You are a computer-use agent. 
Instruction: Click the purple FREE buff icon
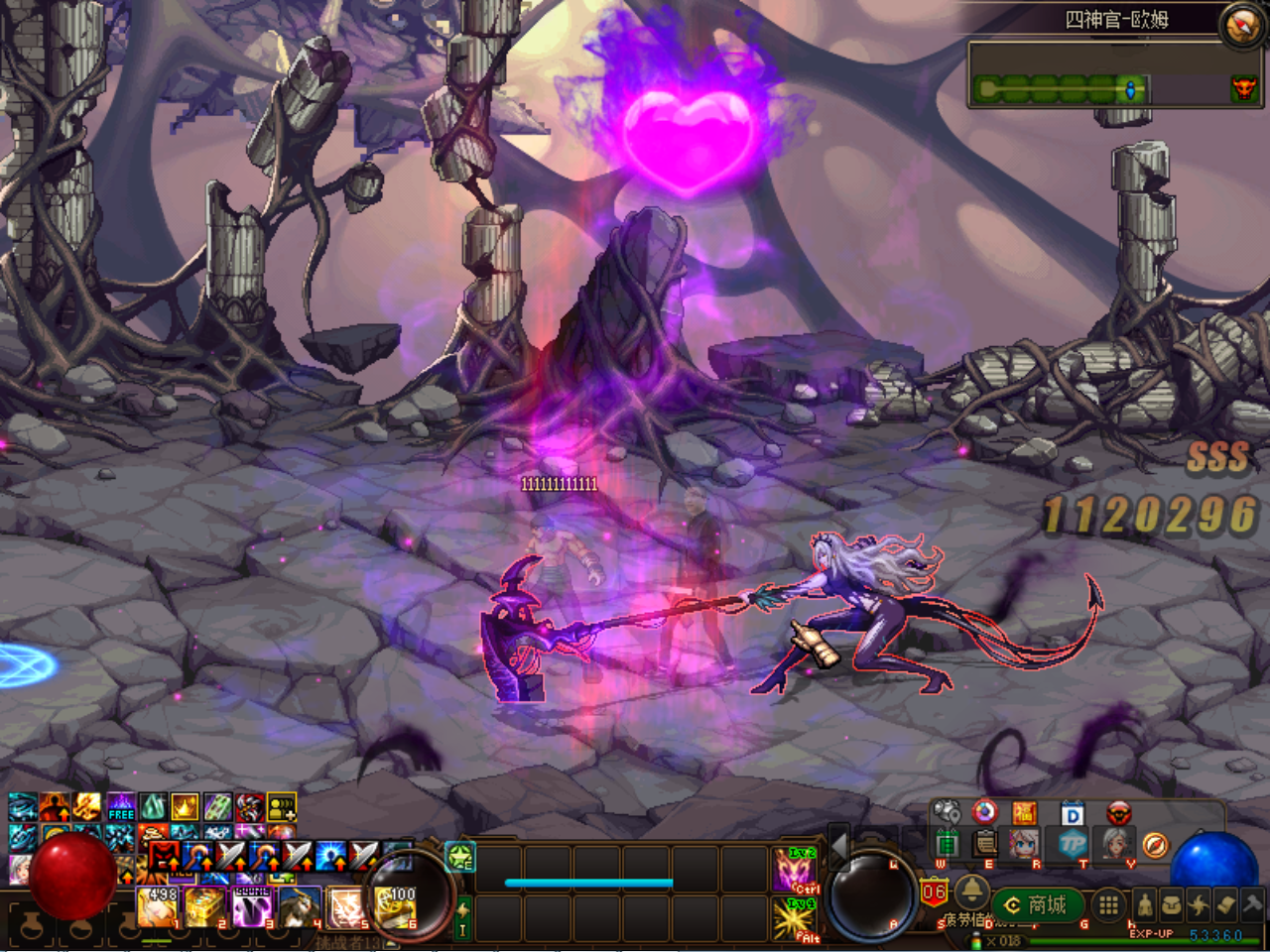121,807
